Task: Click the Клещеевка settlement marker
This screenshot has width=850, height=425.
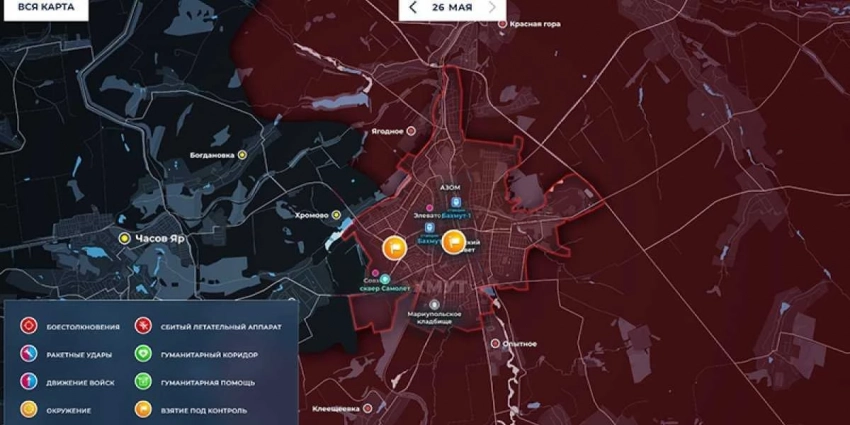Action: [x=368, y=409]
